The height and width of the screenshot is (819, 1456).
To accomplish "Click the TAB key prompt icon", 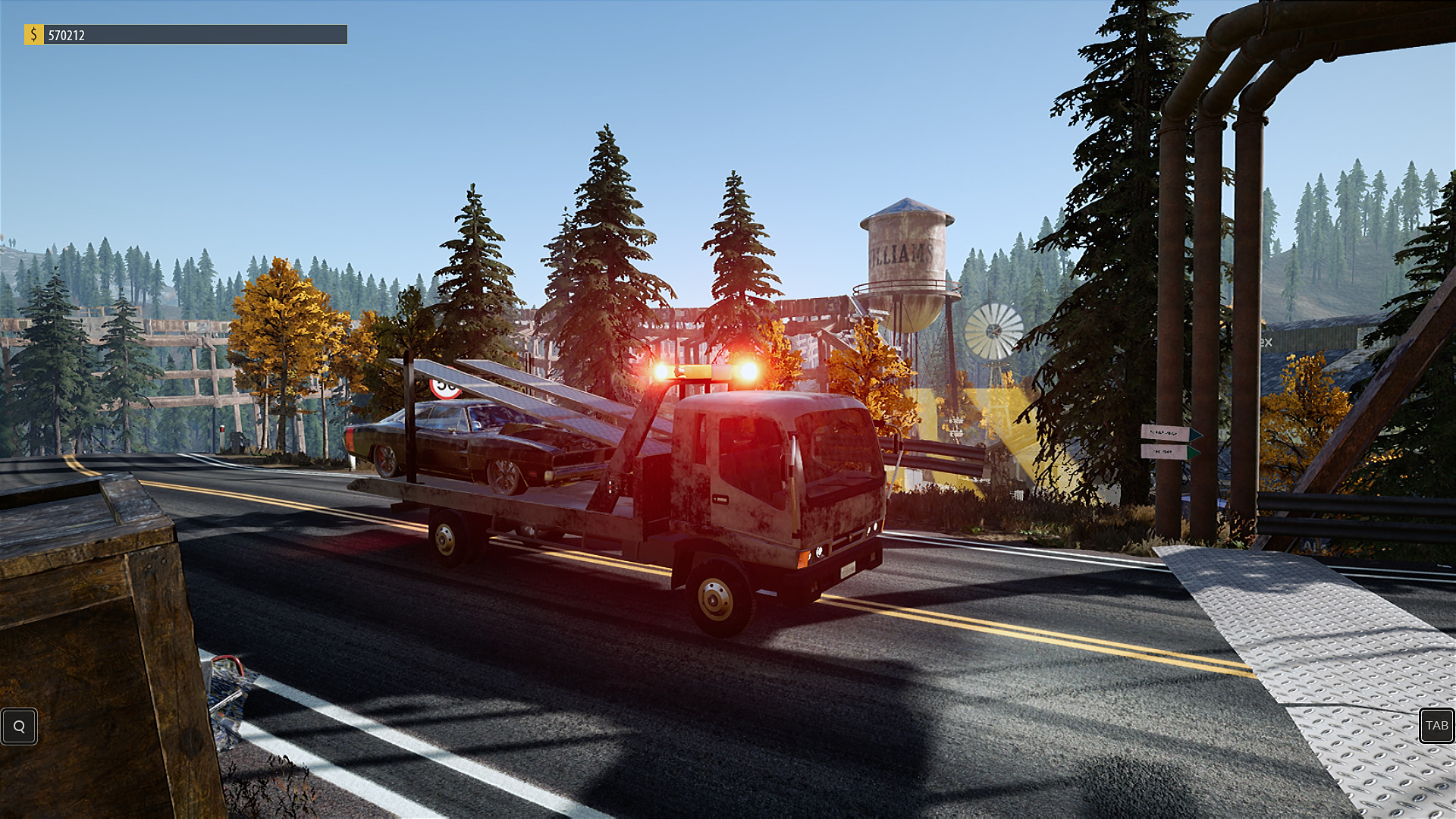I will (1438, 726).
